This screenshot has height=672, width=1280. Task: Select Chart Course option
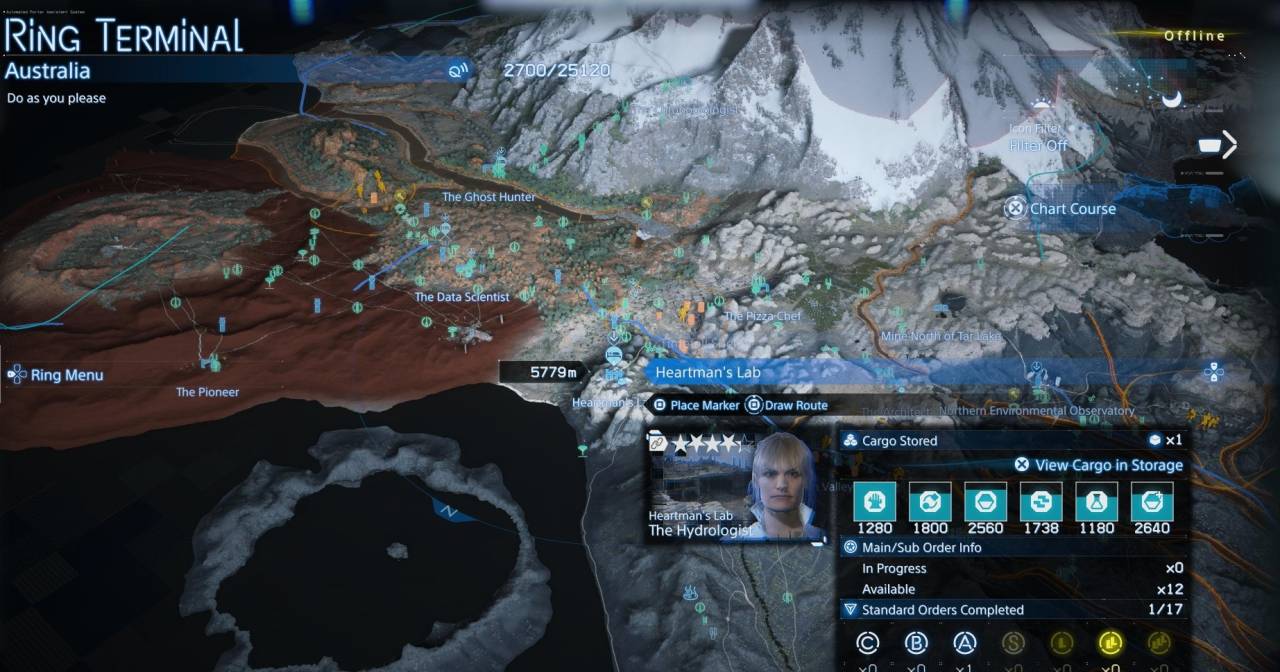click(1061, 209)
